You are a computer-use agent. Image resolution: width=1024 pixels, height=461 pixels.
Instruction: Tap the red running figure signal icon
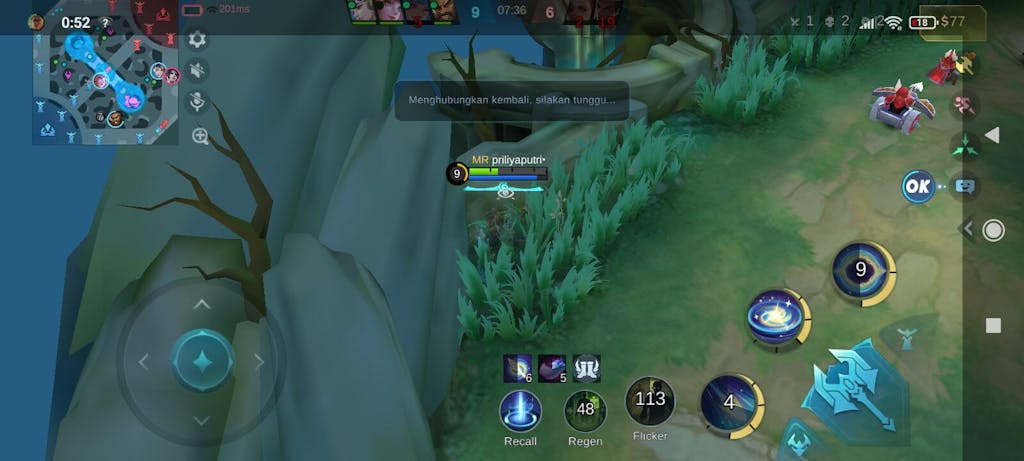[965, 105]
